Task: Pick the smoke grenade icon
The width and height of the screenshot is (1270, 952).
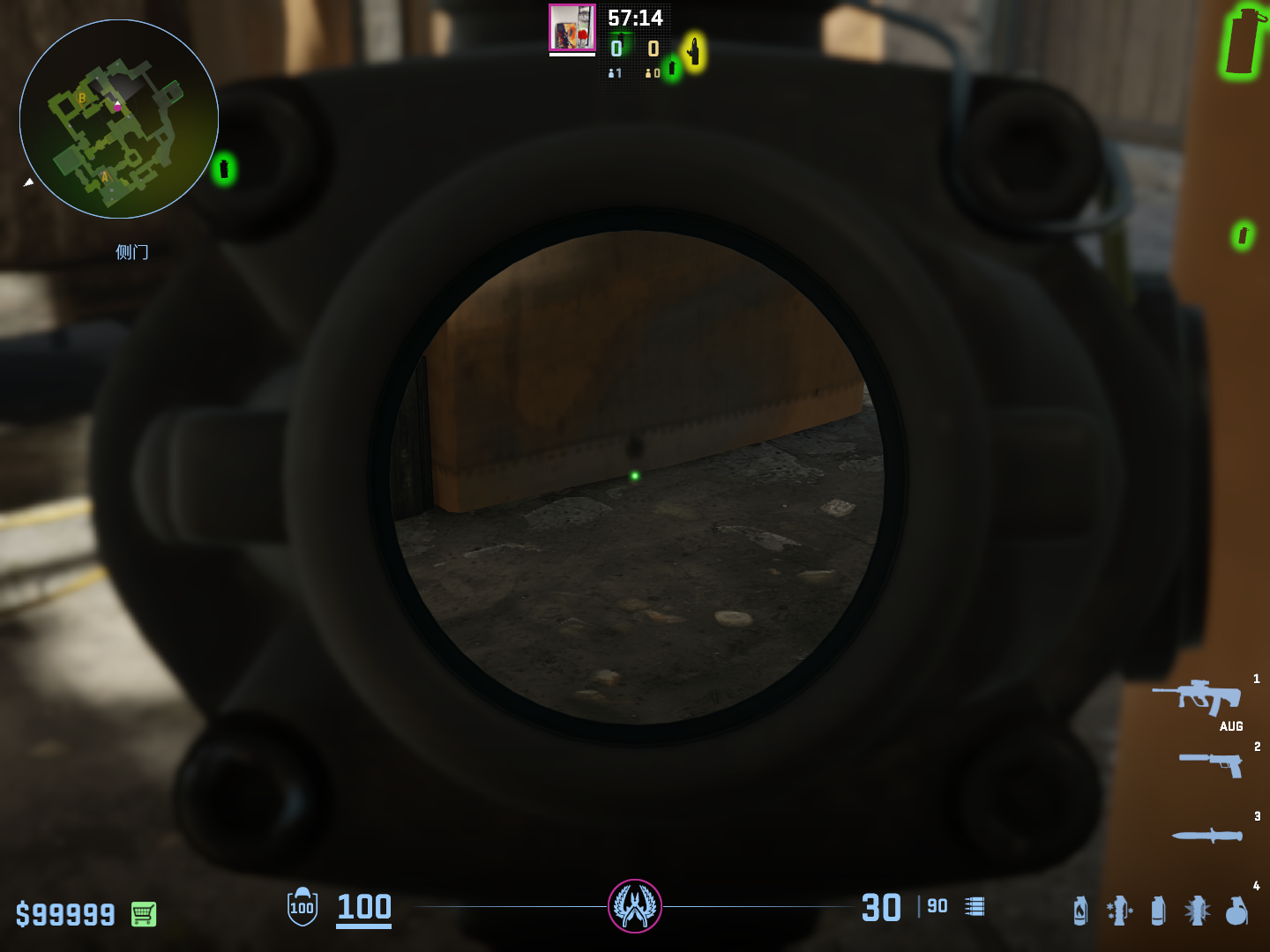Action: (x=1158, y=910)
